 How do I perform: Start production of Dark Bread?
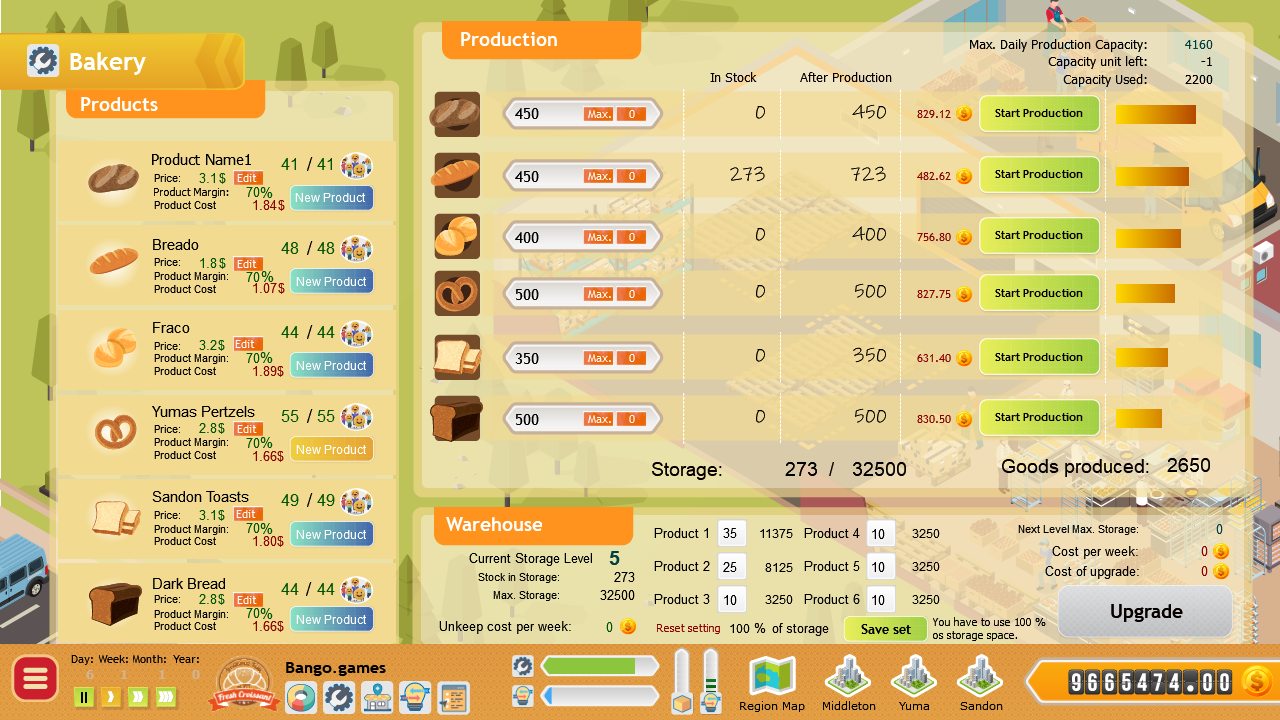tap(1039, 417)
